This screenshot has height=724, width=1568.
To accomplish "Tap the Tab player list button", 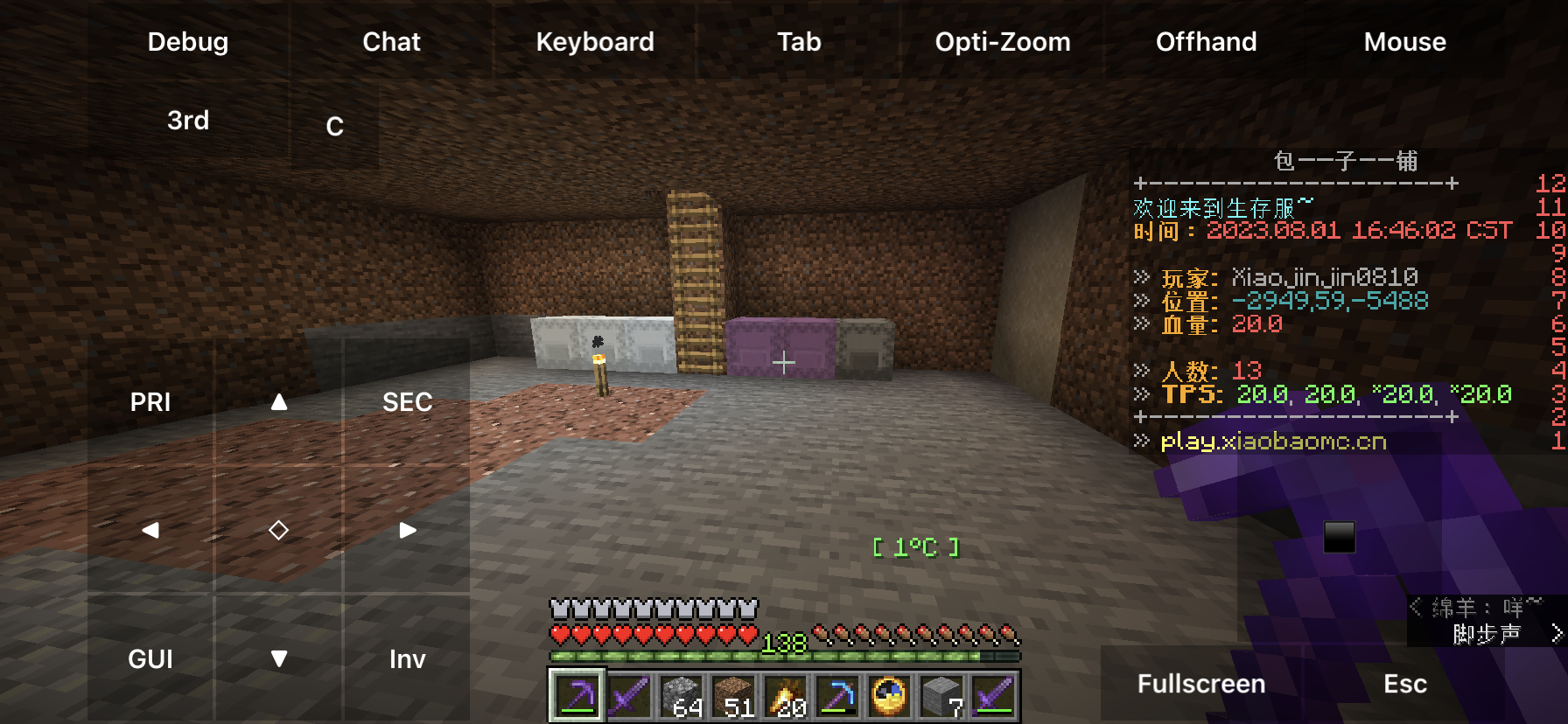I will pyautogui.click(x=799, y=42).
